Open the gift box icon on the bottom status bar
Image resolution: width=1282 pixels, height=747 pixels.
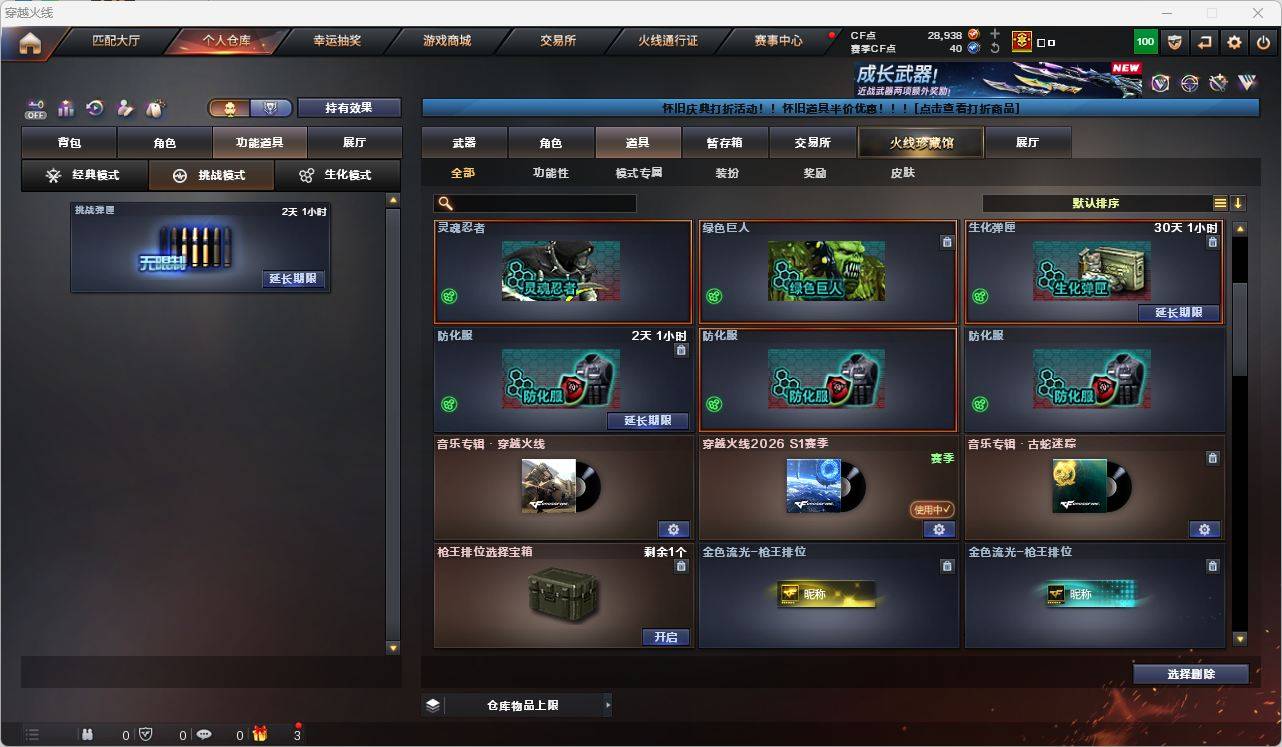[260, 734]
